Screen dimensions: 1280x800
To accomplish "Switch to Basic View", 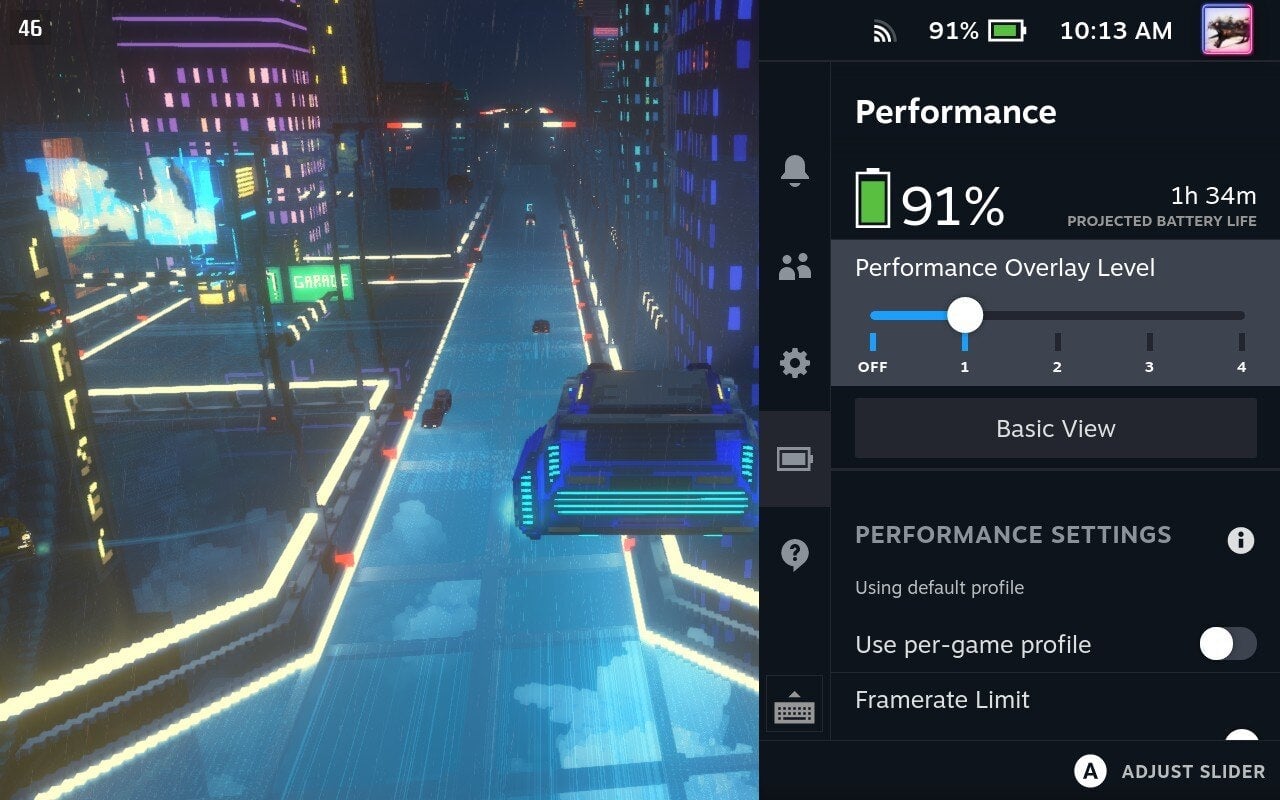I will [1055, 428].
